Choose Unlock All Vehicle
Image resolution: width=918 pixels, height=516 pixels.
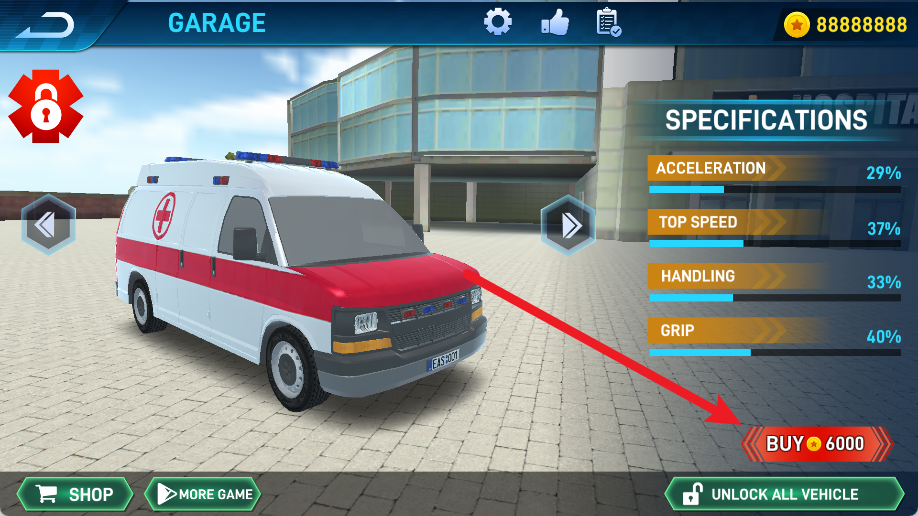pos(783,494)
